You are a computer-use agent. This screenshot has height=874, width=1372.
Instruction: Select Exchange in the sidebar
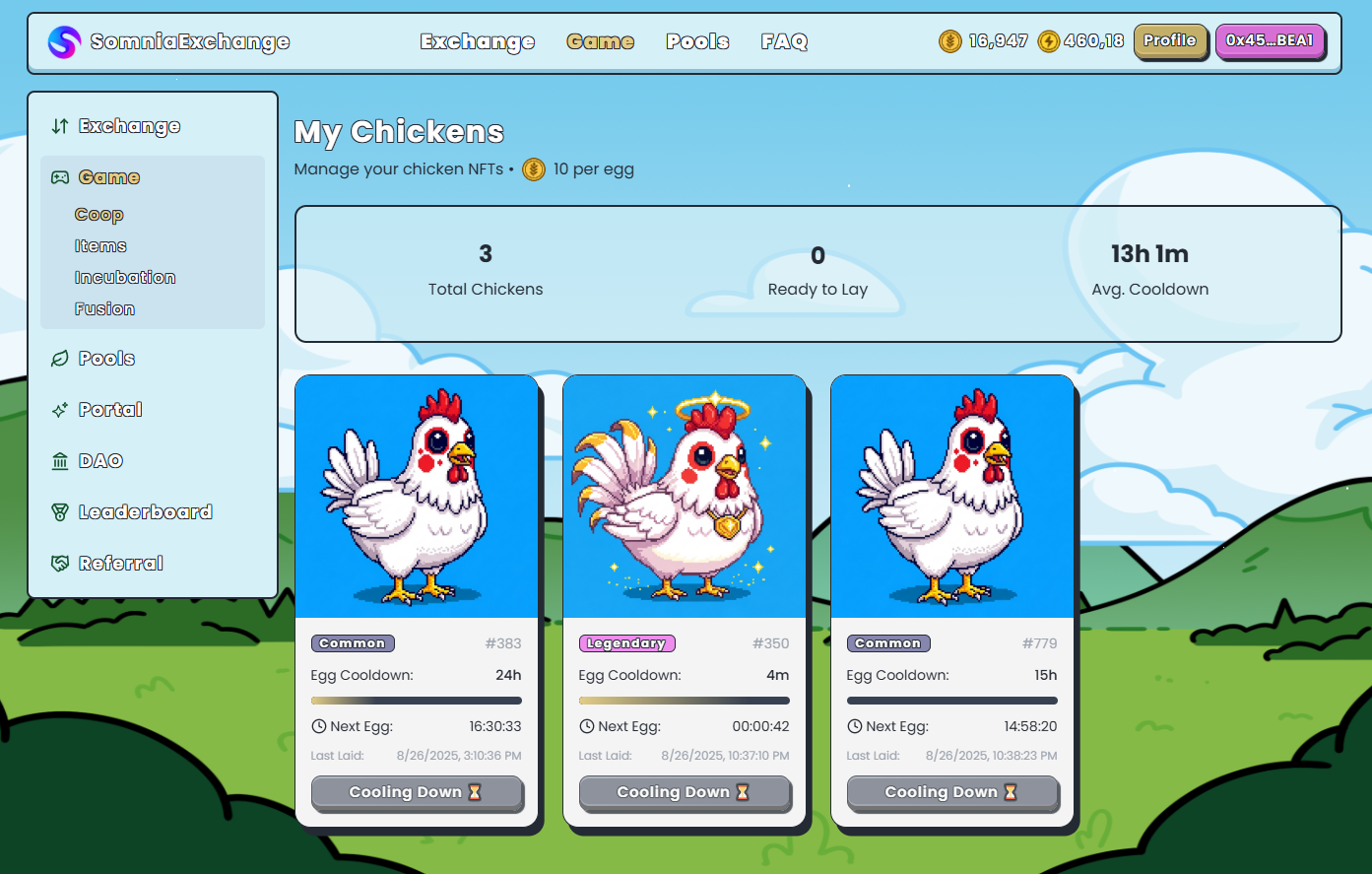[x=129, y=126]
